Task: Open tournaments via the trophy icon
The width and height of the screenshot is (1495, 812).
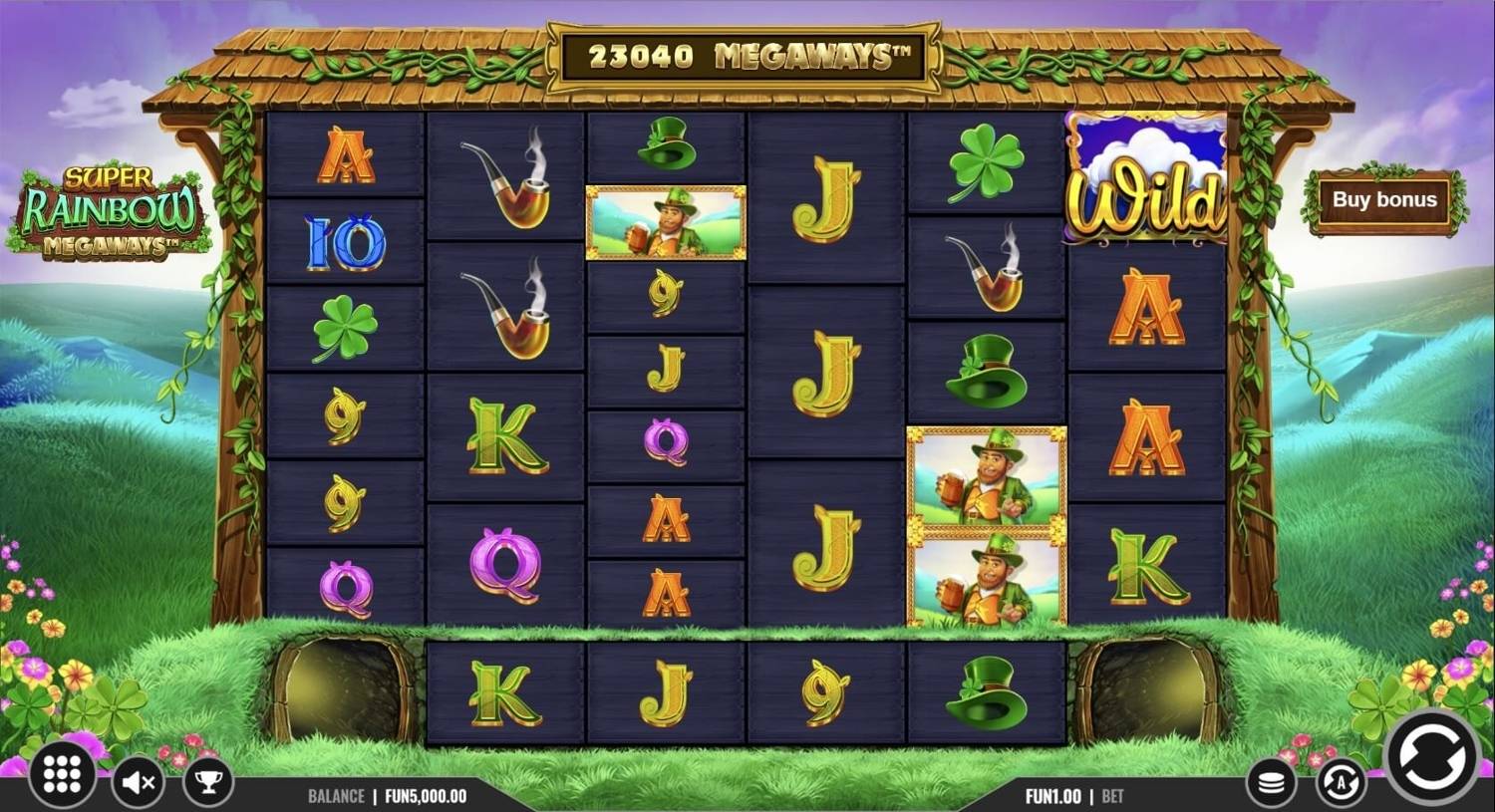Action: (207, 780)
